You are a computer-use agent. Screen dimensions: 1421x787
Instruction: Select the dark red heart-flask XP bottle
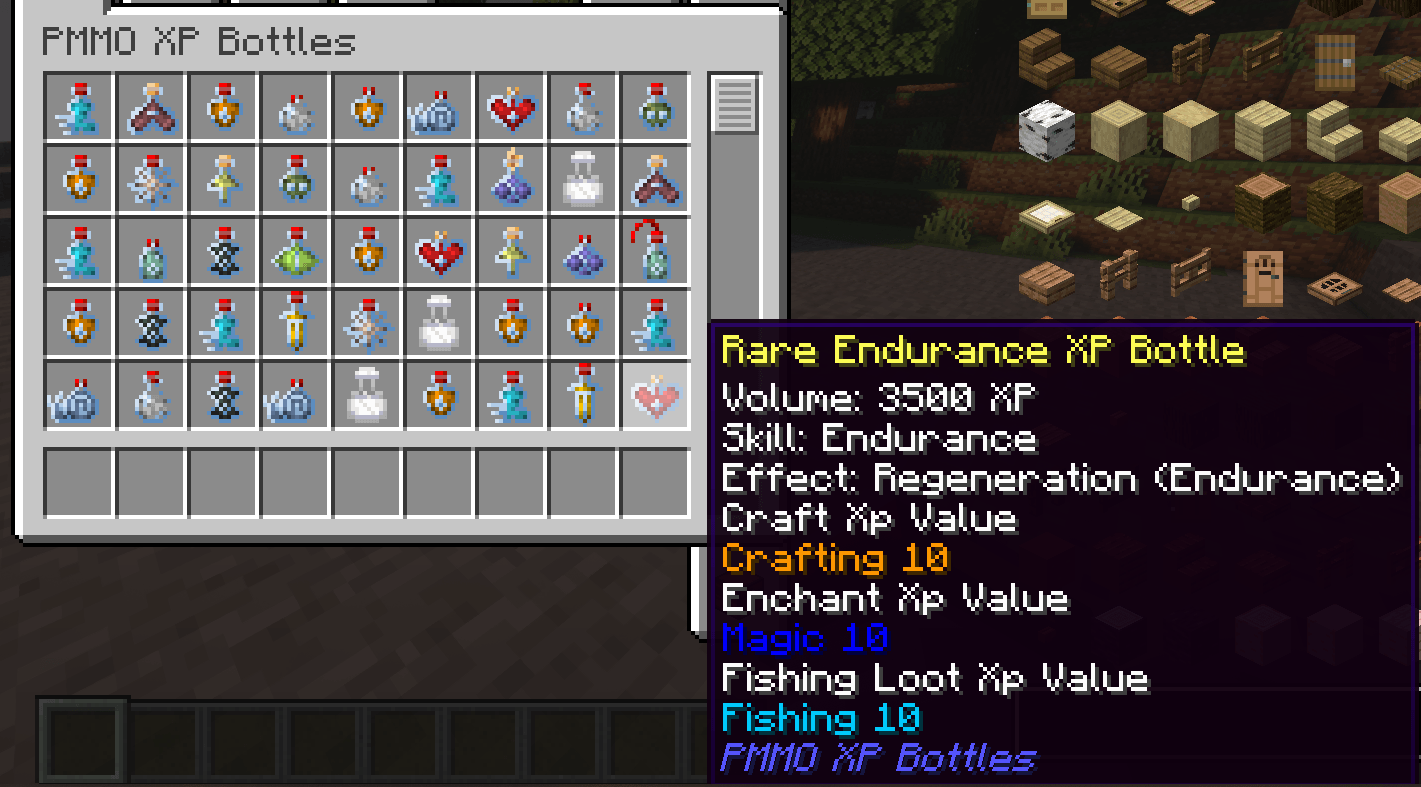click(151, 108)
